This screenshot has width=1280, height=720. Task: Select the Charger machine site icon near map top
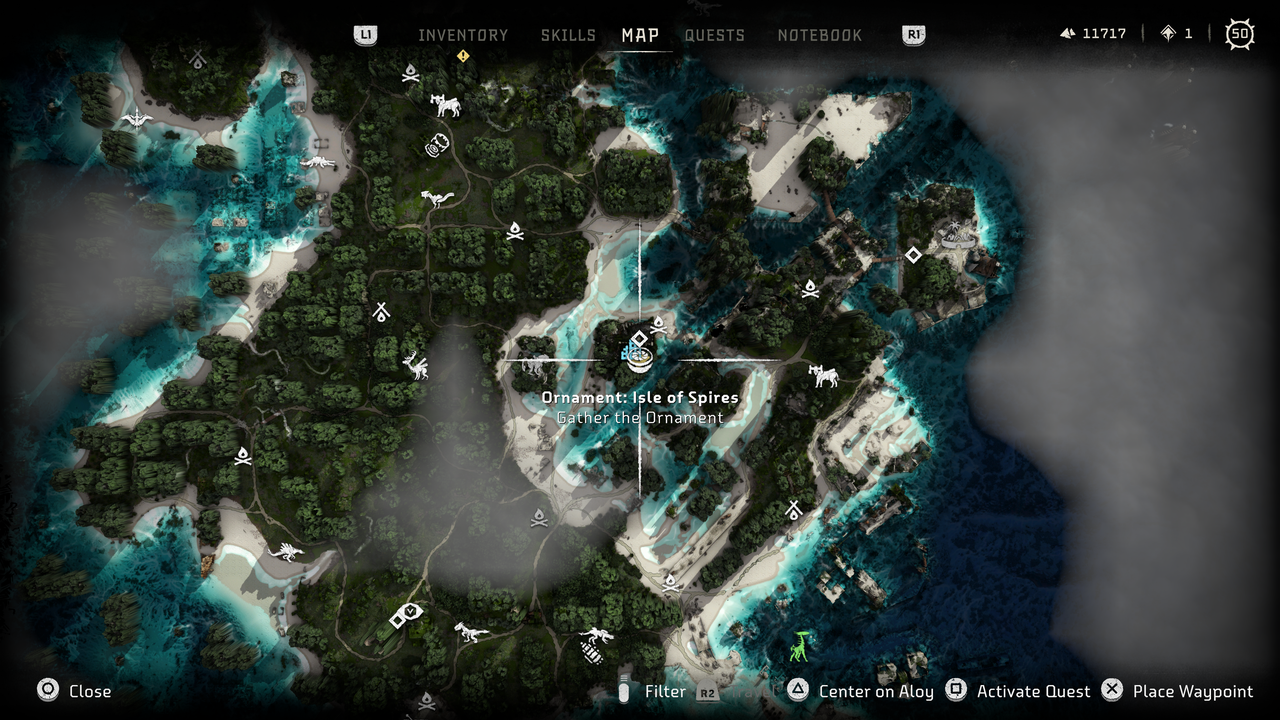click(x=447, y=105)
